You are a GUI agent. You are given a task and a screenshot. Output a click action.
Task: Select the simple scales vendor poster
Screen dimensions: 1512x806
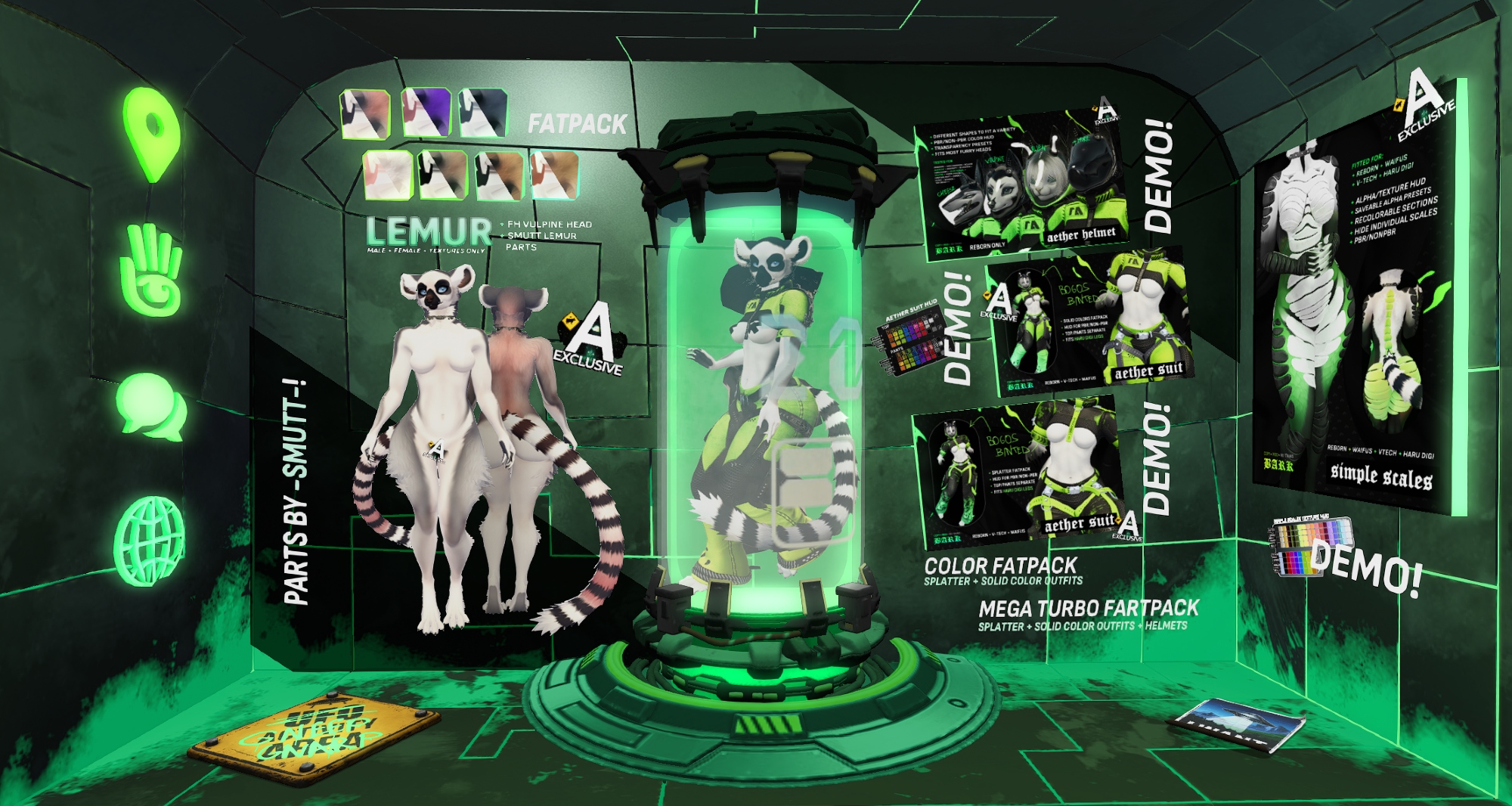pyautogui.click(x=1356, y=302)
